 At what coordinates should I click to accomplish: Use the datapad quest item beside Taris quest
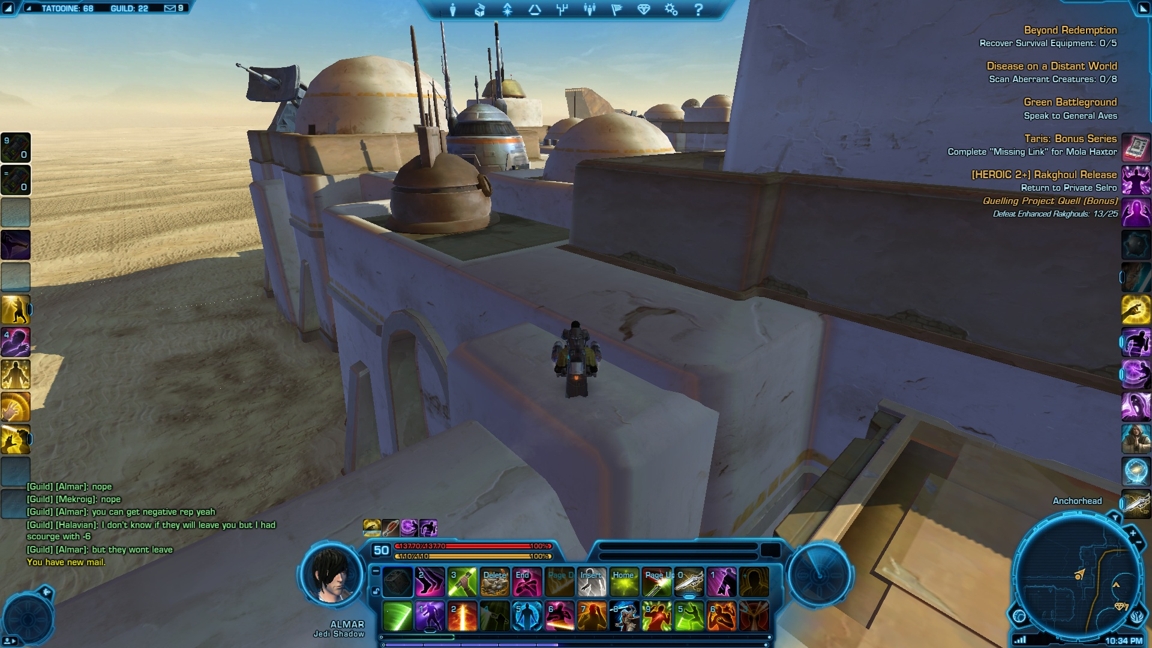(x=1136, y=147)
